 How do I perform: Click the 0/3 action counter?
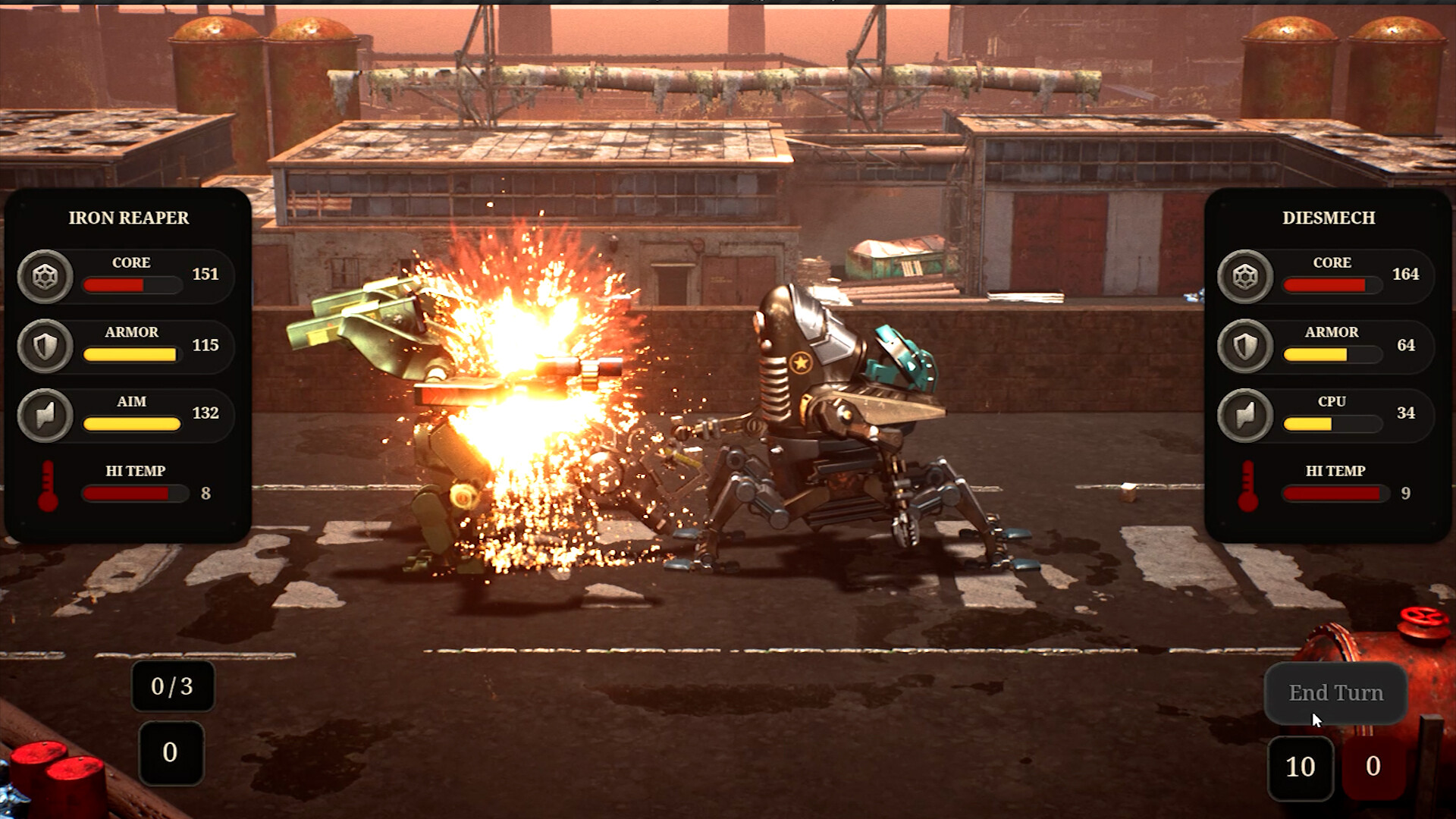(172, 688)
